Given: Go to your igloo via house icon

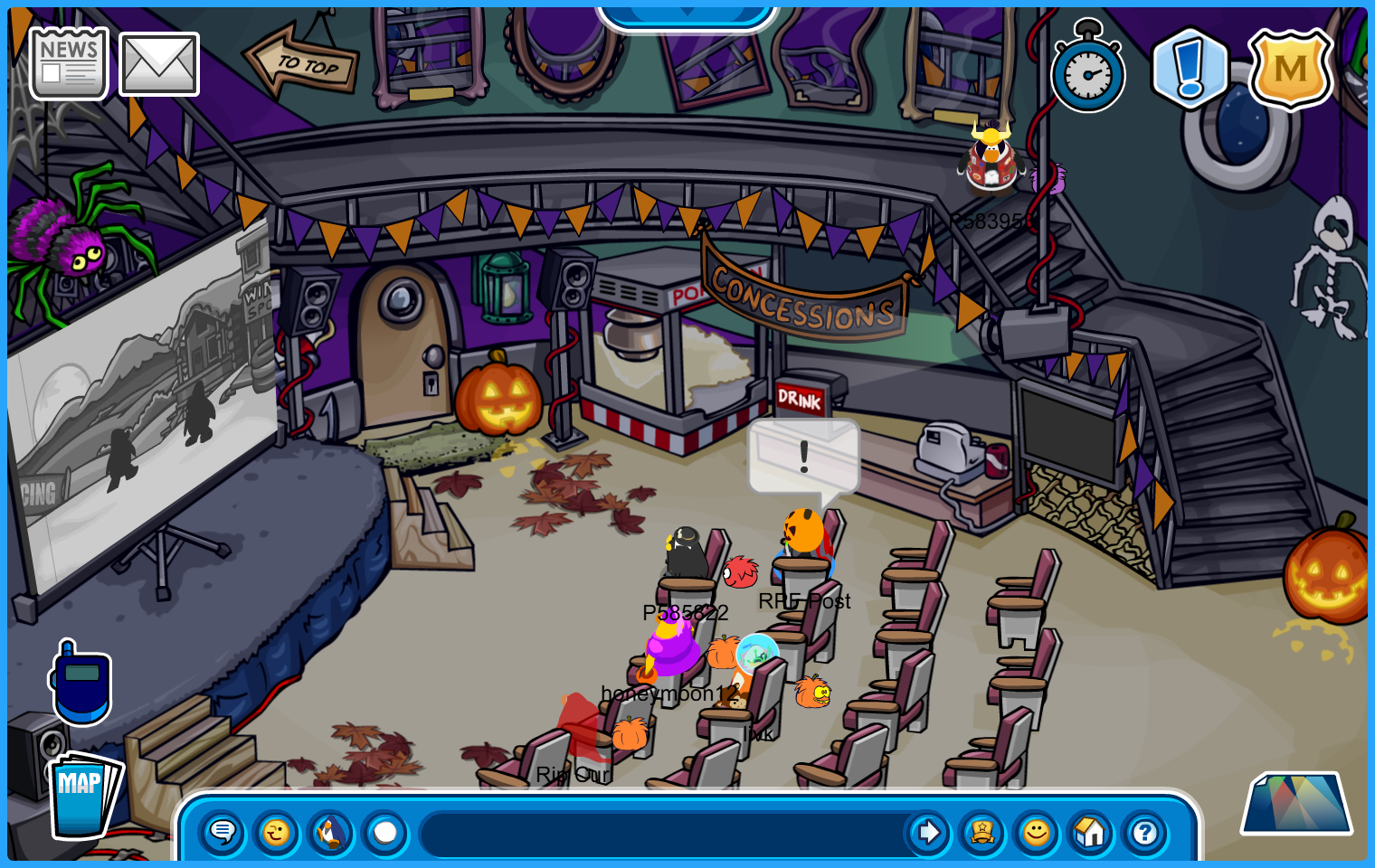Looking at the screenshot, I should (1091, 832).
